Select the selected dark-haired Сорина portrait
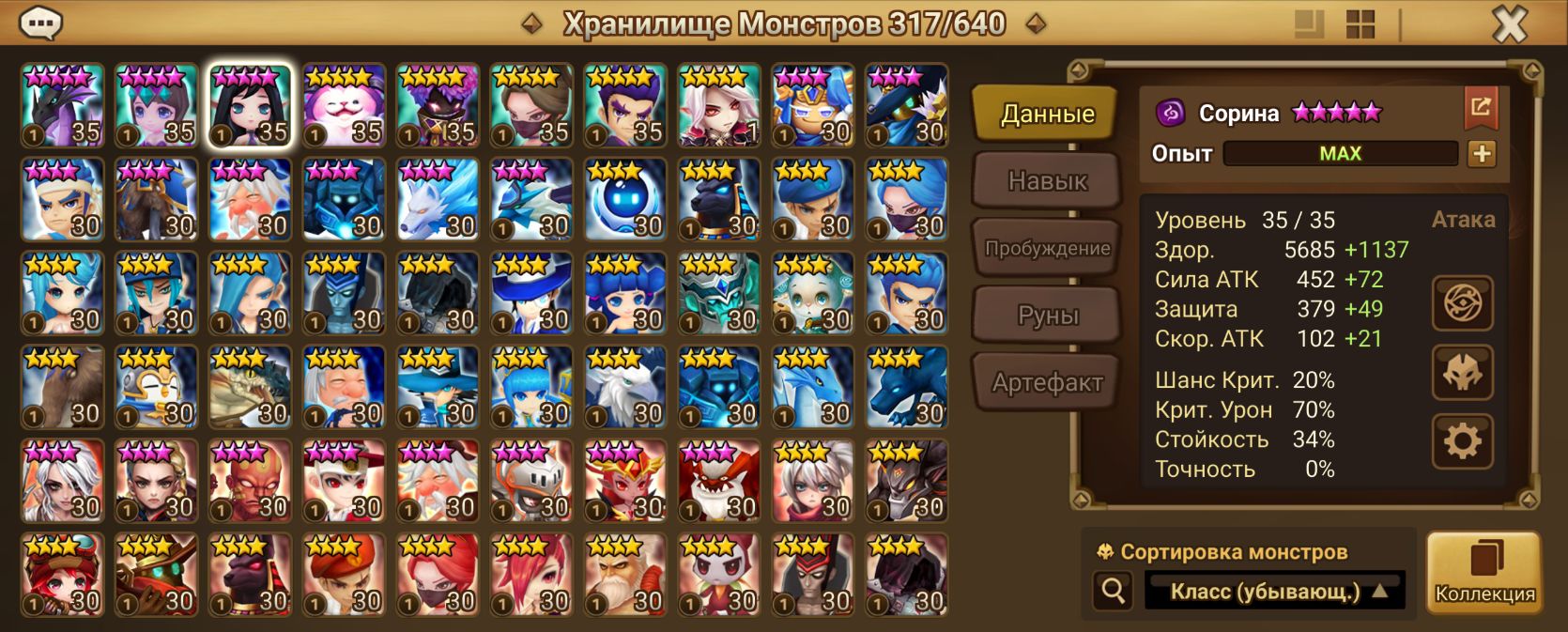 click(250, 105)
